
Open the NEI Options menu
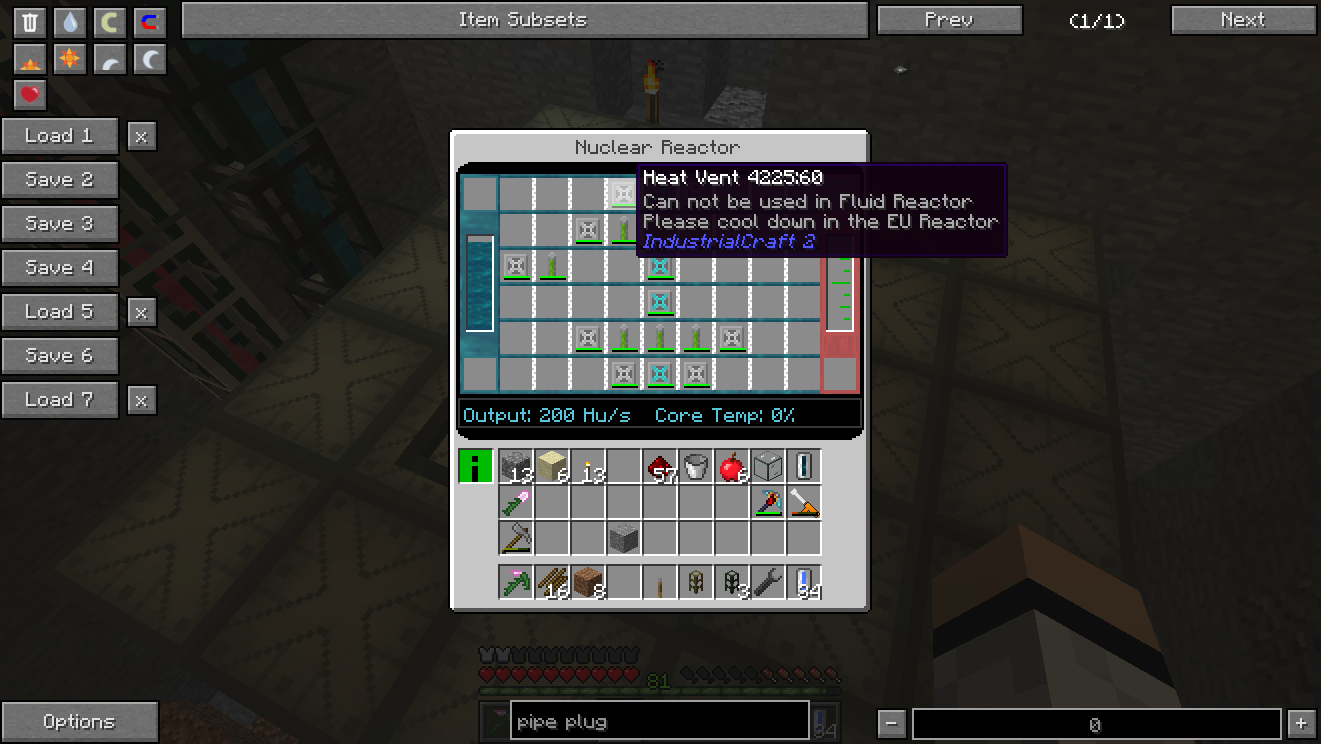pyautogui.click(x=79, y=722)
